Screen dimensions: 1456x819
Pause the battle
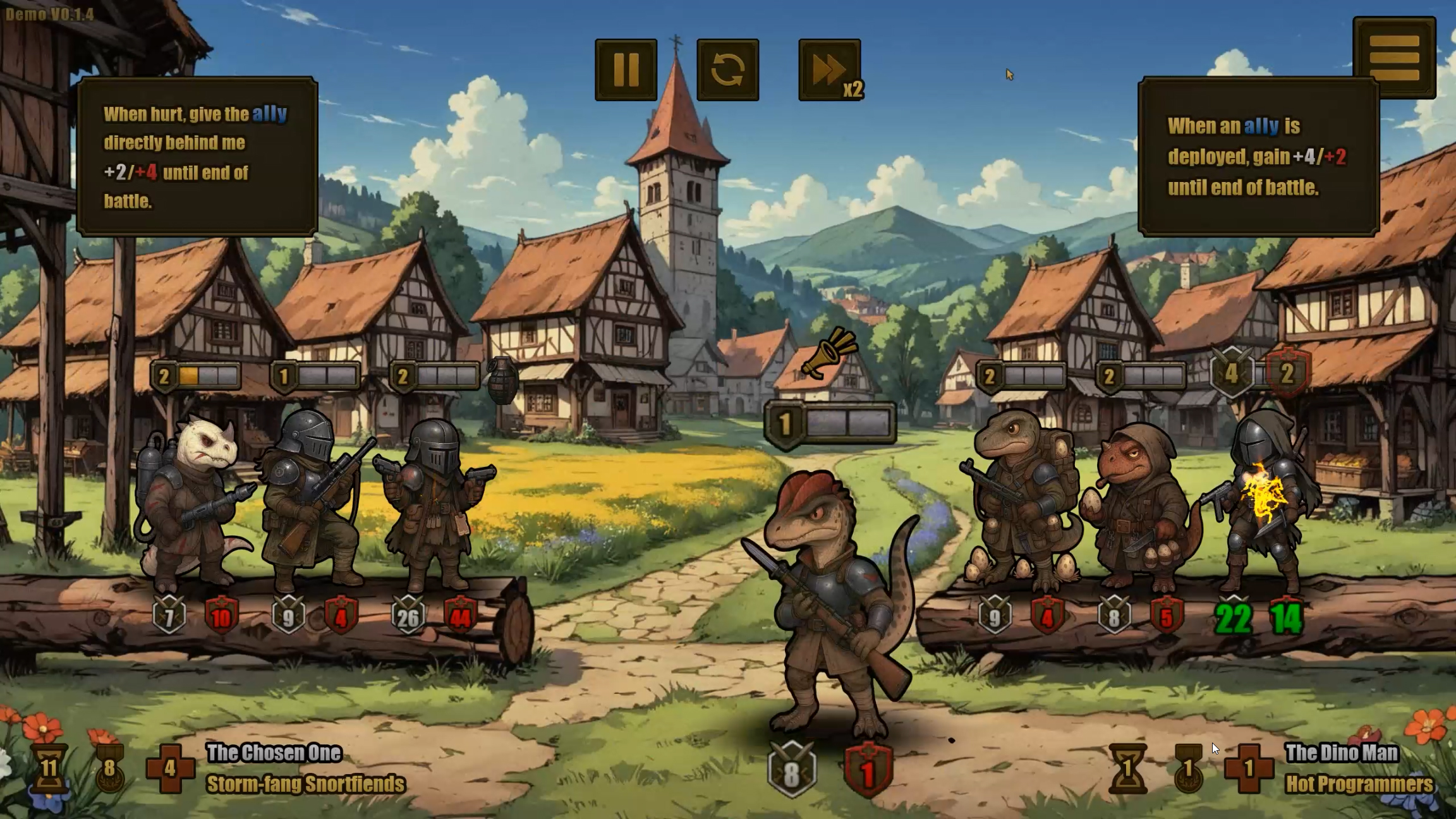[626, 70]
